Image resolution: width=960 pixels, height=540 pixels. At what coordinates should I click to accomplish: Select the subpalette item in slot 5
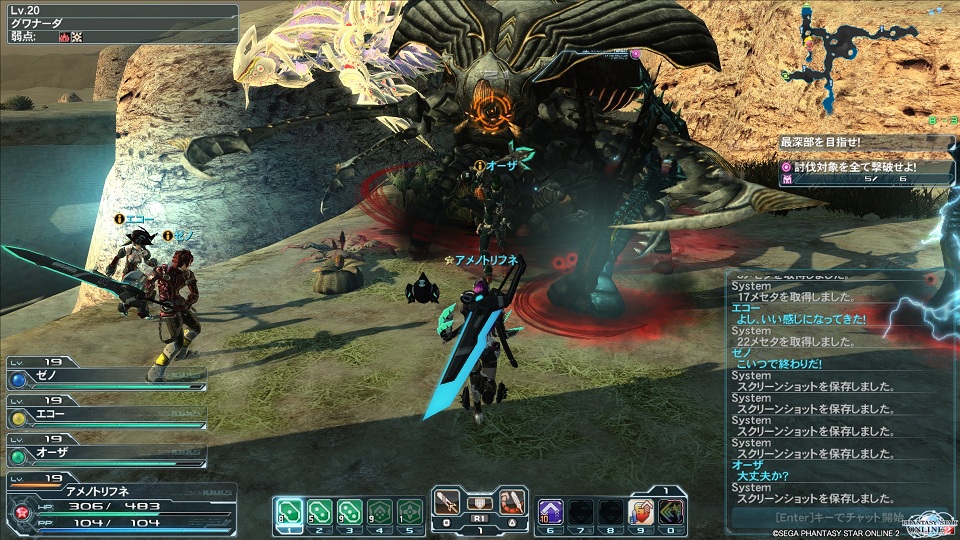coord(410,512)
